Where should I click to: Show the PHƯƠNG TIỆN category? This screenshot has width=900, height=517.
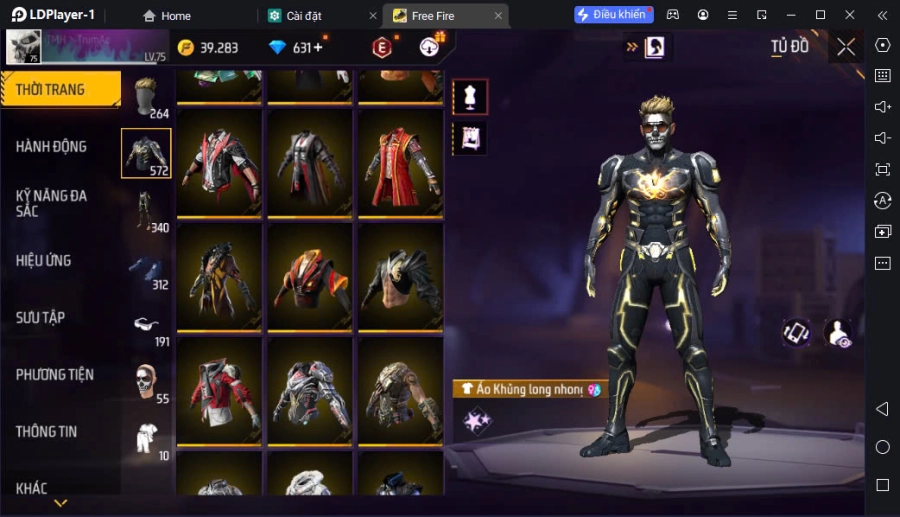[x=55, y=375]
